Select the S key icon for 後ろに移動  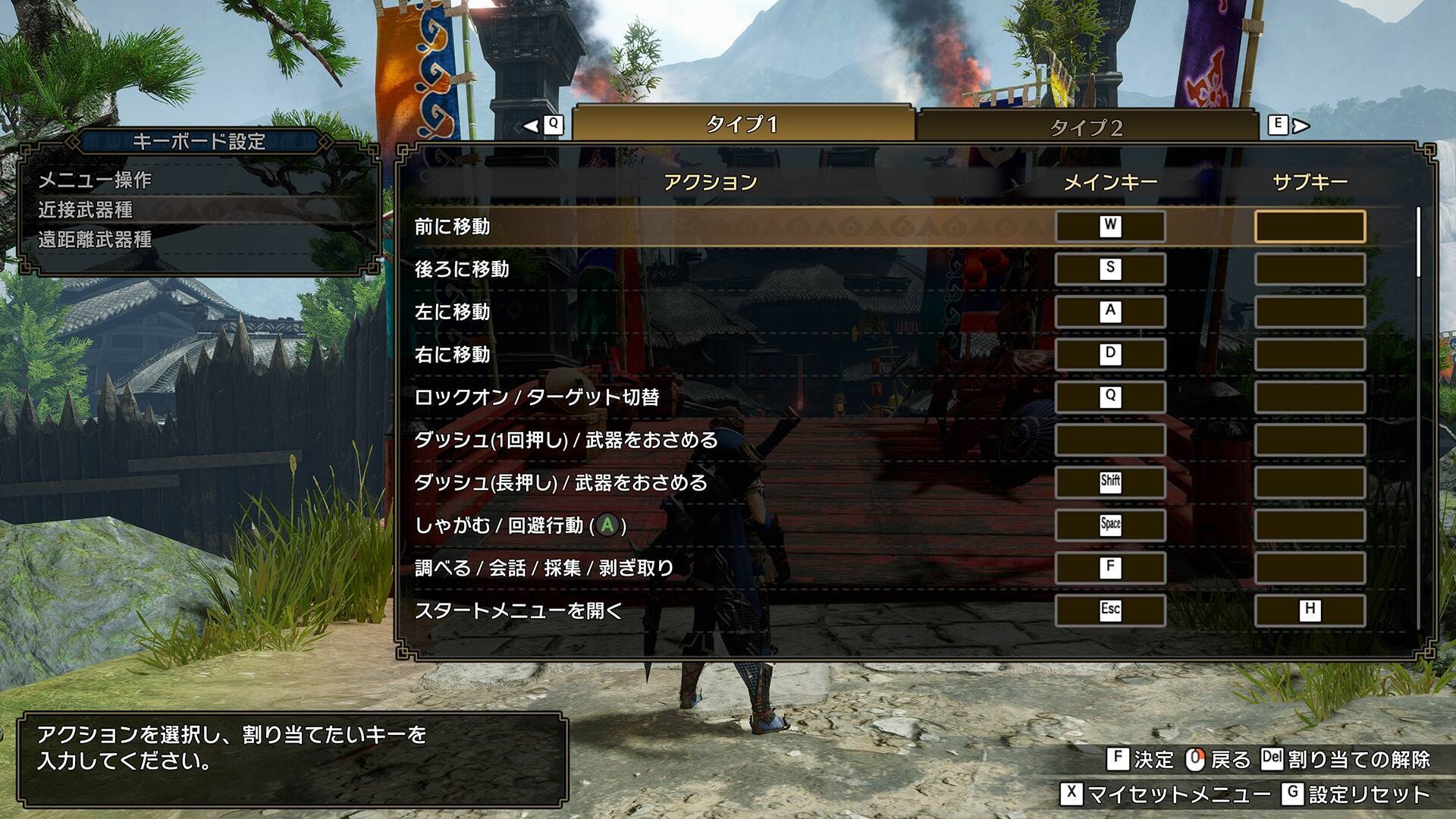[1109, 270]
